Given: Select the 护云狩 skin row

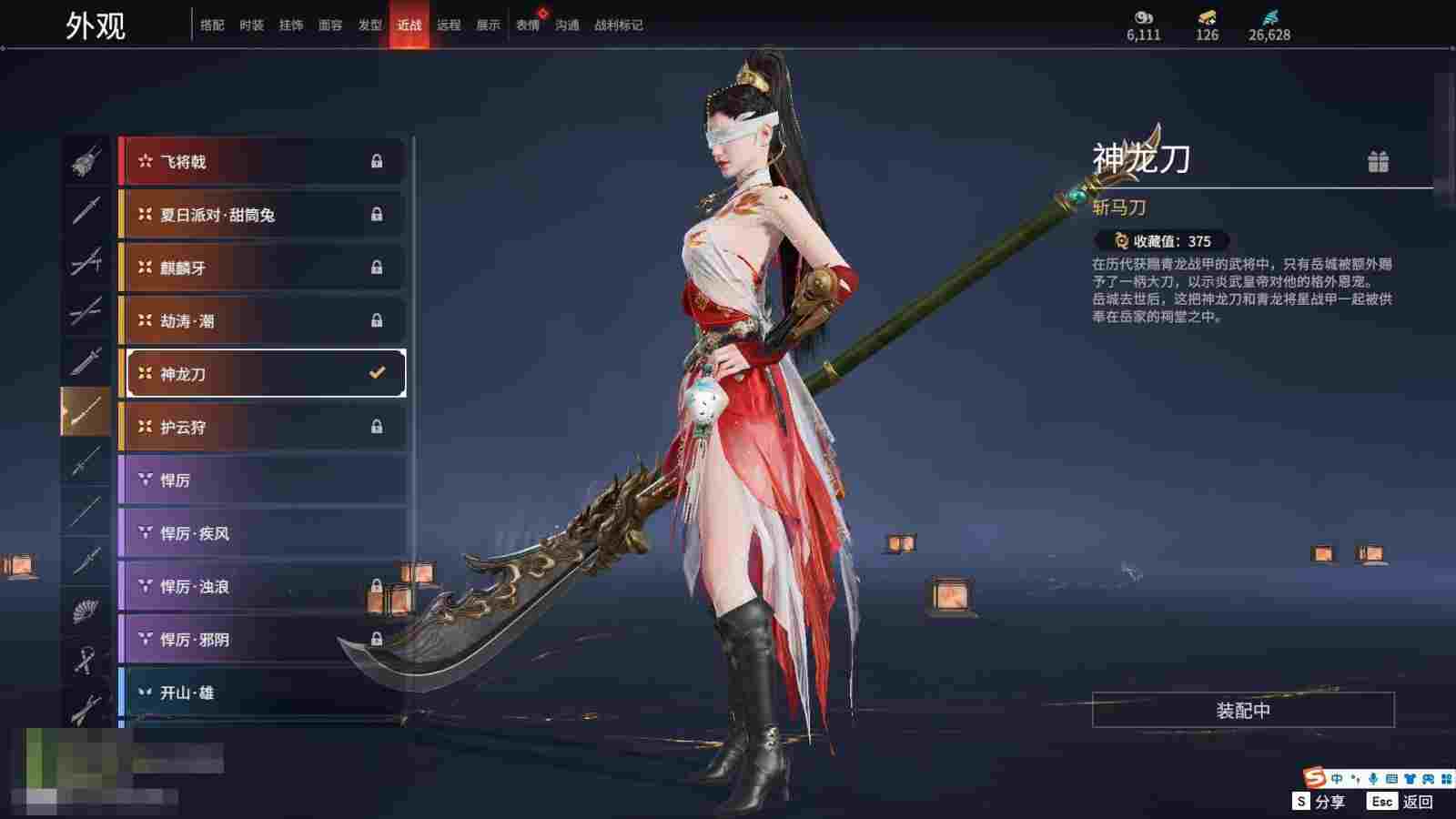Looking at the screenshot, I should [x=262, y=427].
